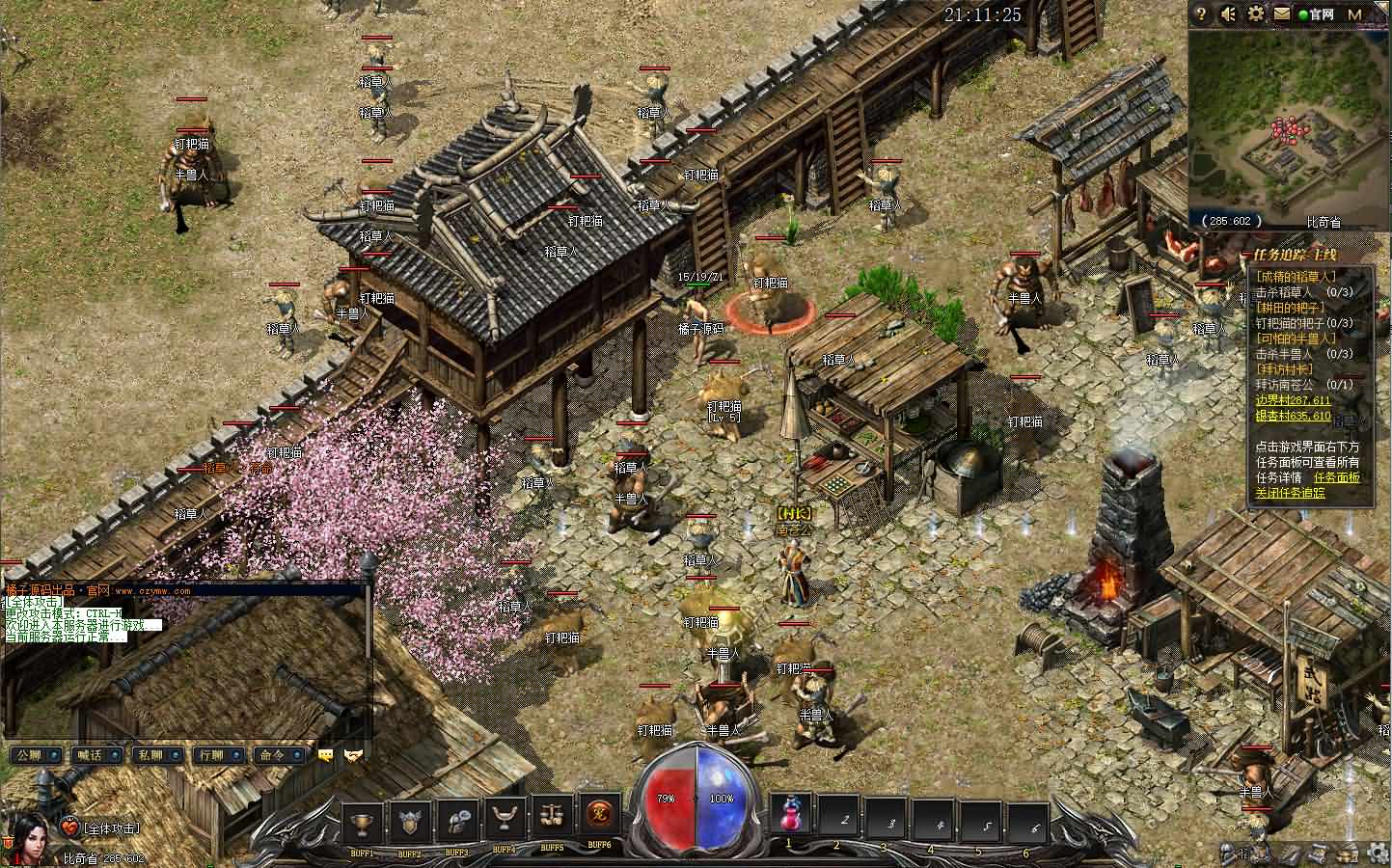This screenshot has height=868, width=1392.
Task: Follow the 边界村287,611 quest link
Action: coord(1292,400)
